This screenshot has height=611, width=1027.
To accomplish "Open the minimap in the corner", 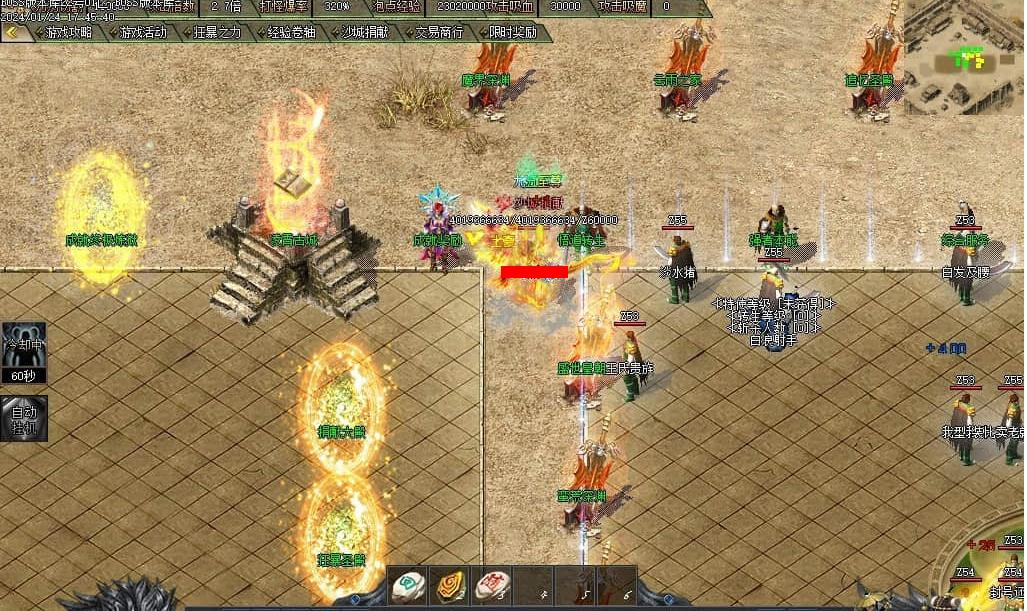I will point(963,57).
